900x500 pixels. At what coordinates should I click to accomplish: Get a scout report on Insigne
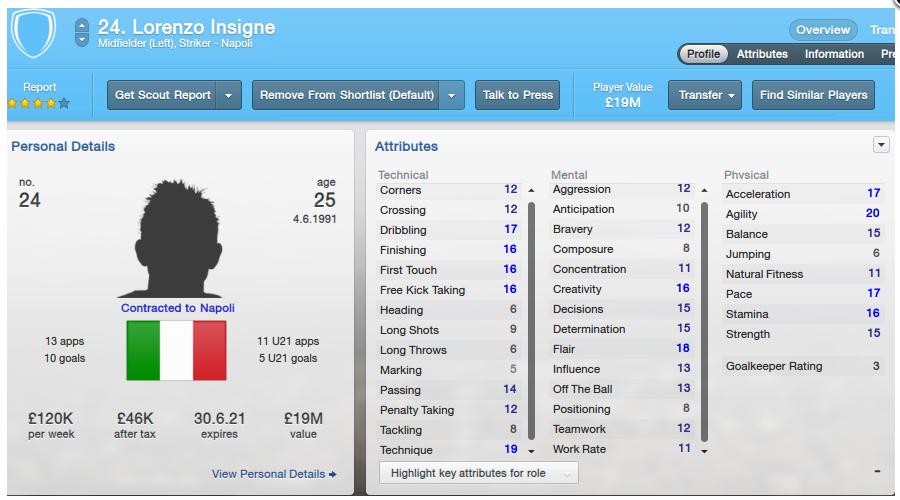[x=163, y=95]
